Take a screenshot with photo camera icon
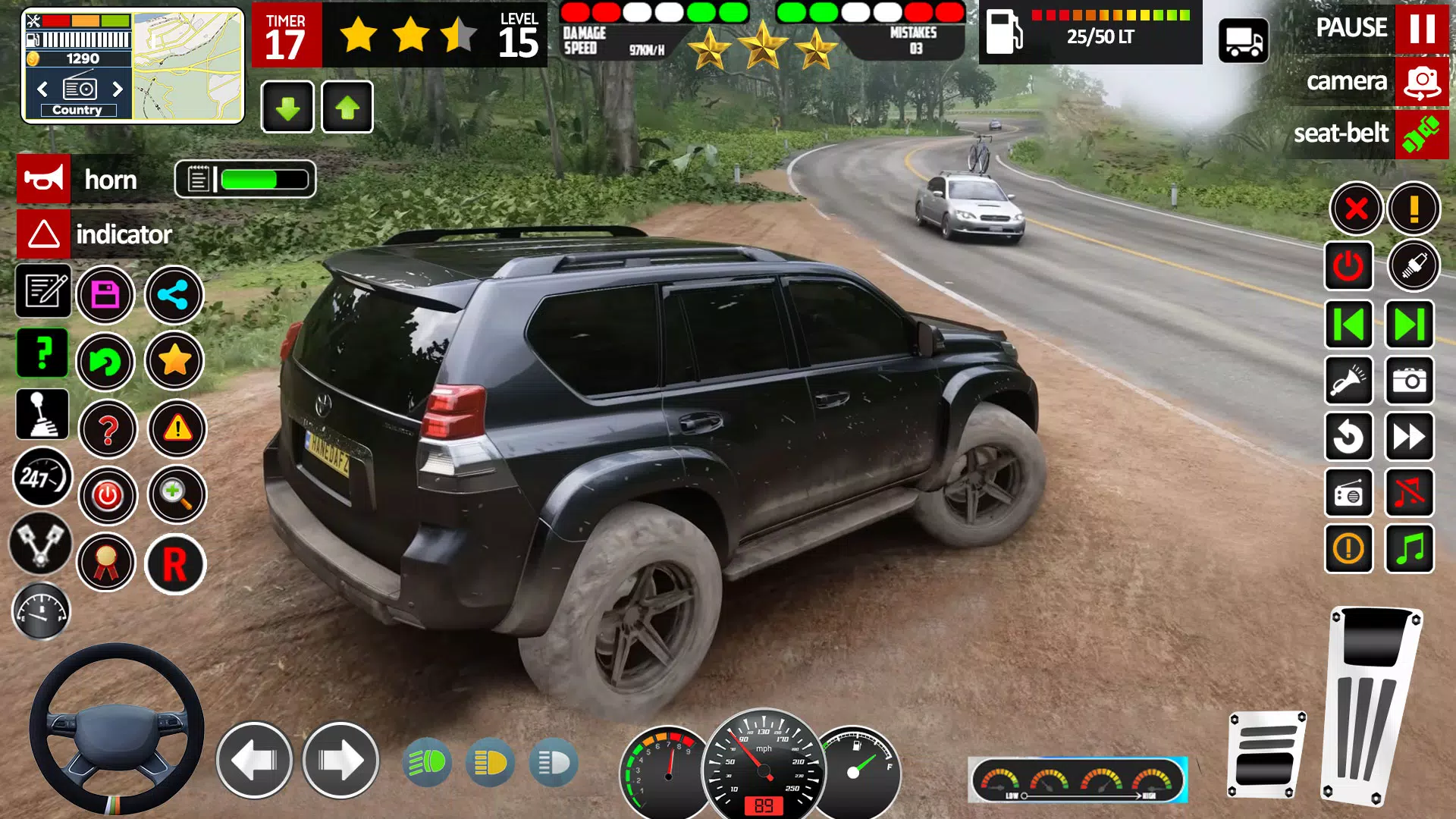Viewport: 1456px width, 819px height. pyautogui.click(x=1410, y=380)
